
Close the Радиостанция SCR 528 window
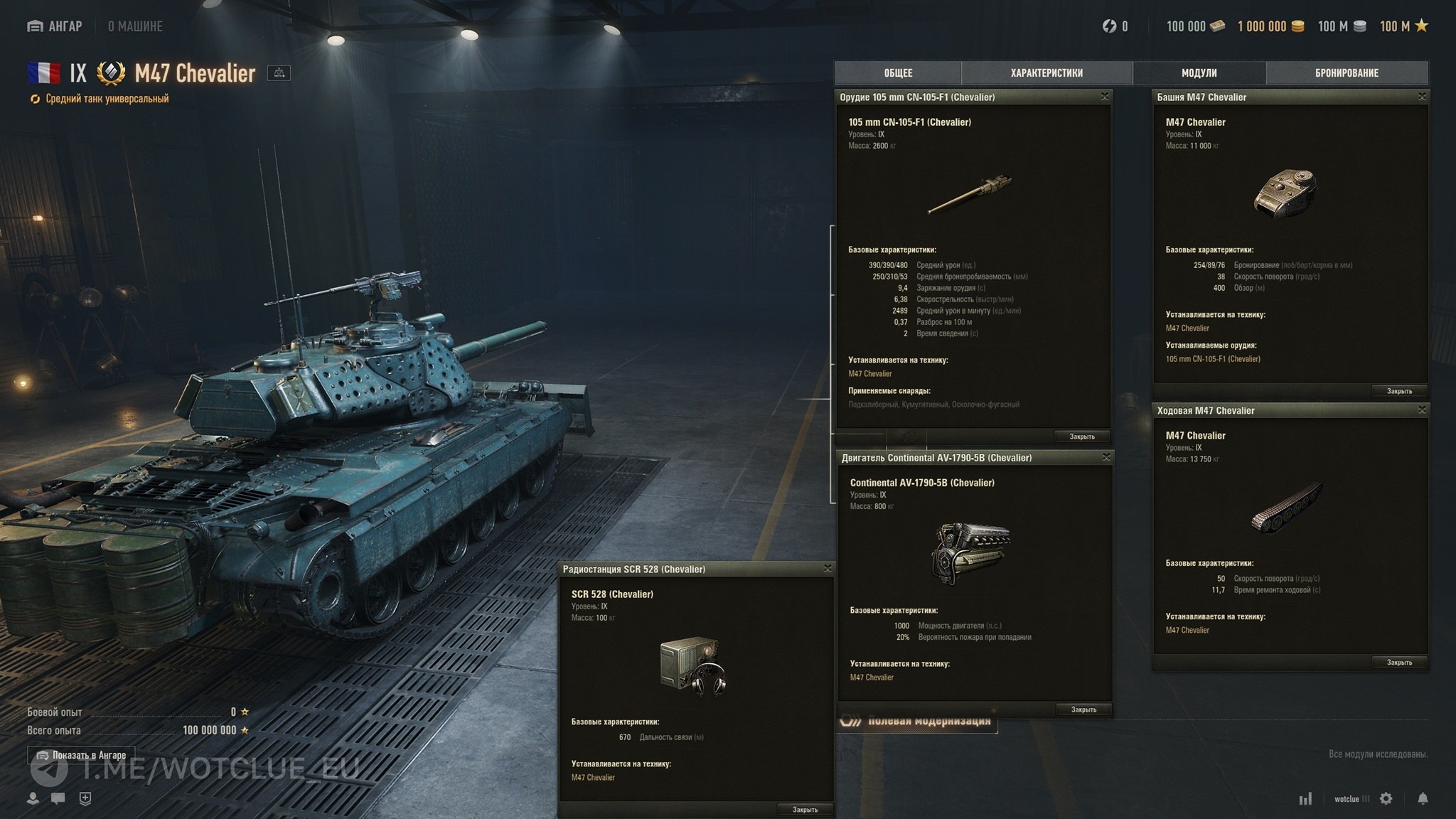828,569
